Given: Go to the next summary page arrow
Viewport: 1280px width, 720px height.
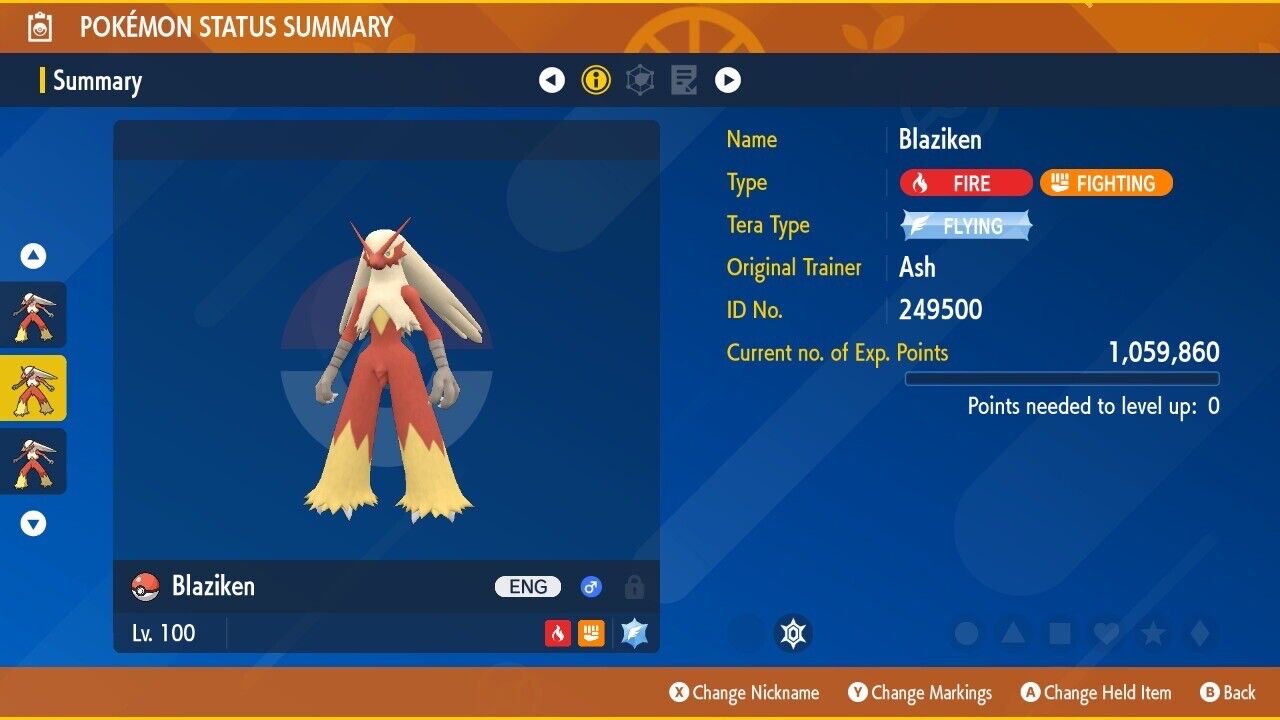Looking at the screenshot, I should click(x=728, y=80).
